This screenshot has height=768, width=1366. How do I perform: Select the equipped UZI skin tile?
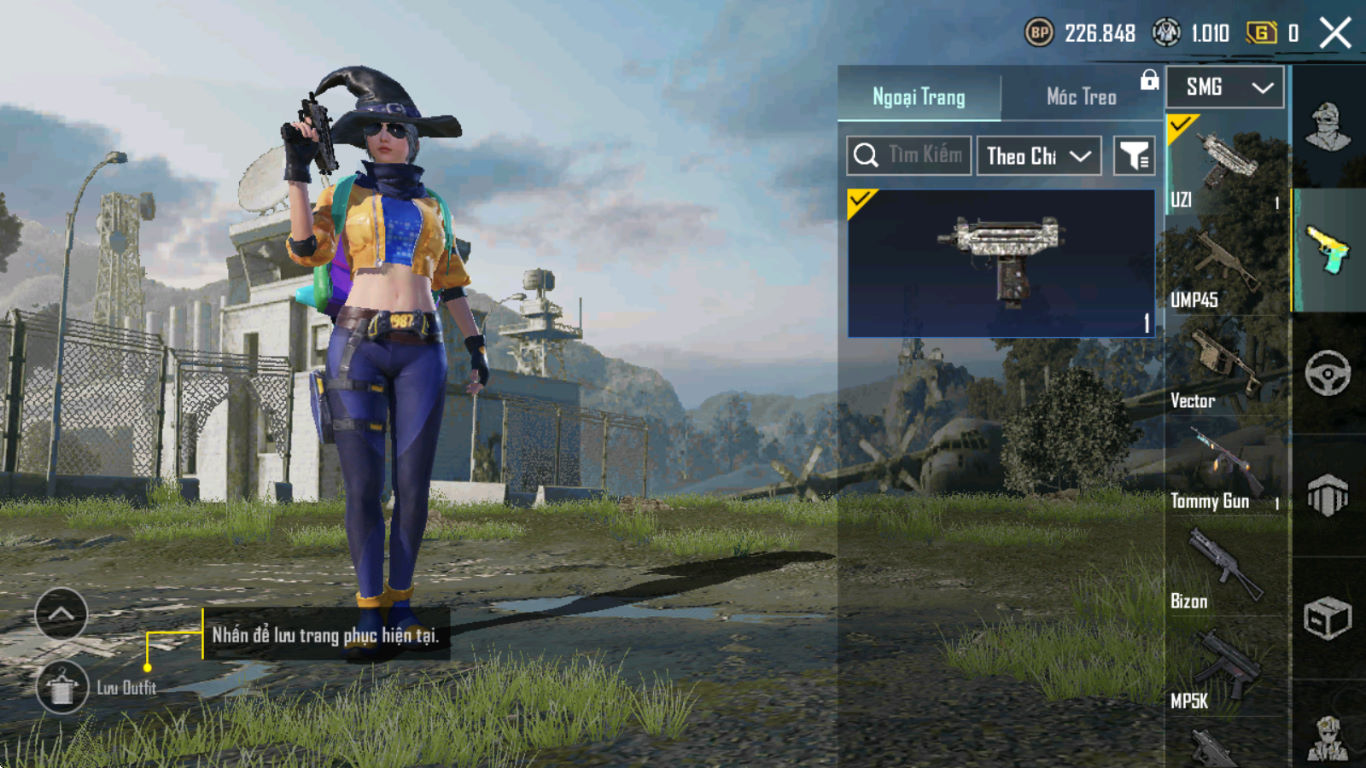pos(1001,263)
